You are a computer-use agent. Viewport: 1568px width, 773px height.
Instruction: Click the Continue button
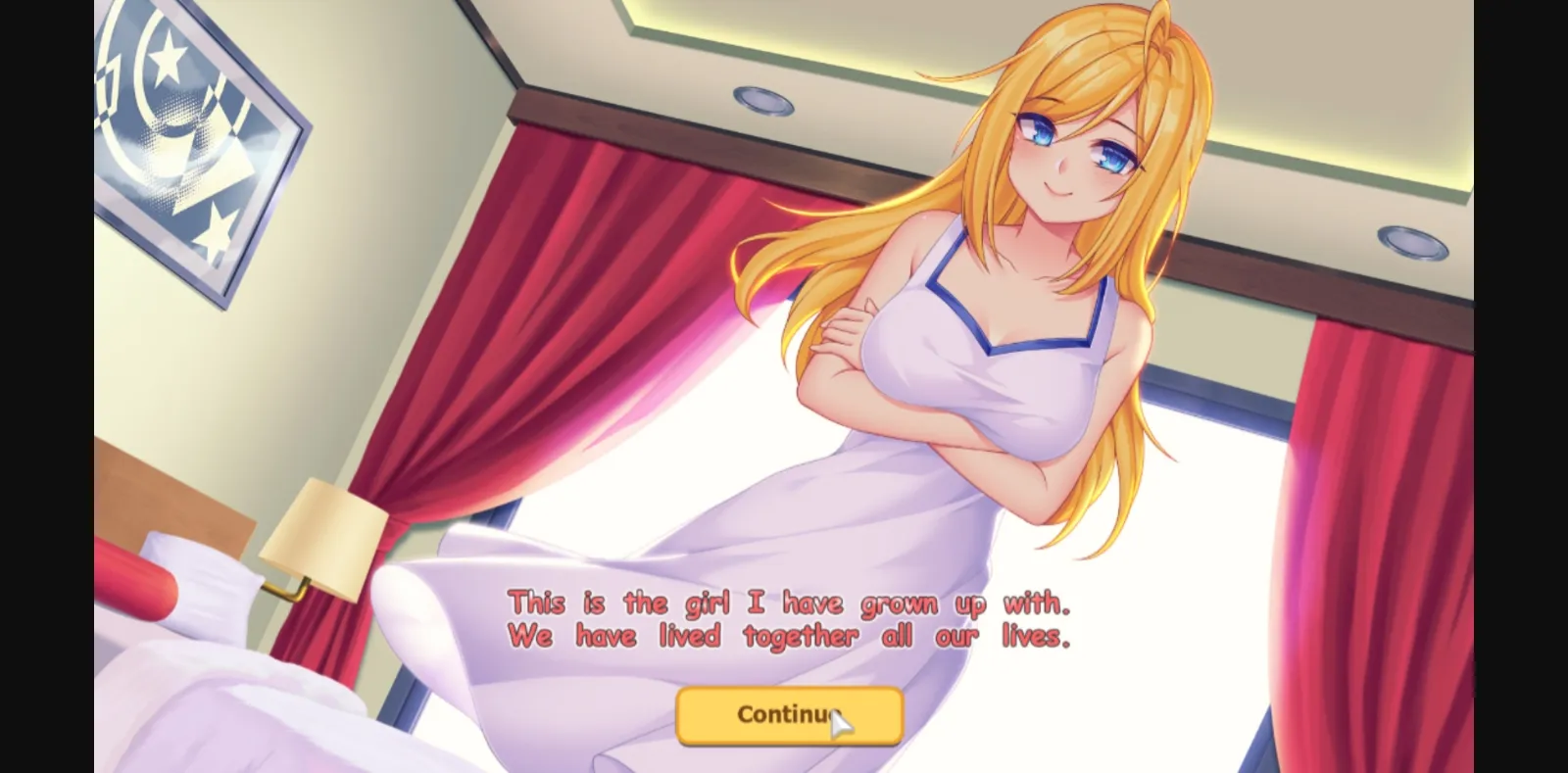(789, 714)
